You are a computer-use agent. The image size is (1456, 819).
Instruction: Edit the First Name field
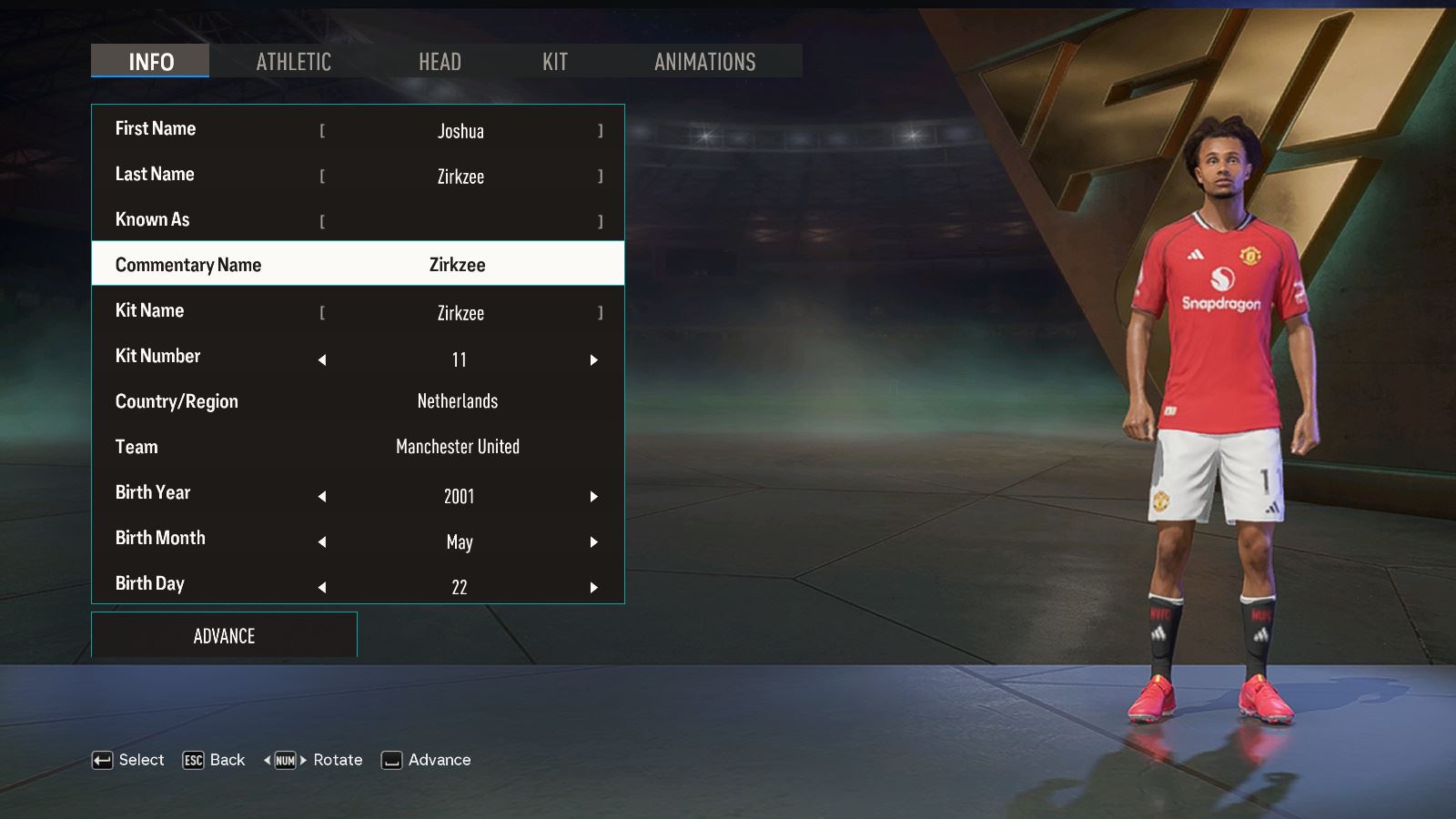coord(460,131)
